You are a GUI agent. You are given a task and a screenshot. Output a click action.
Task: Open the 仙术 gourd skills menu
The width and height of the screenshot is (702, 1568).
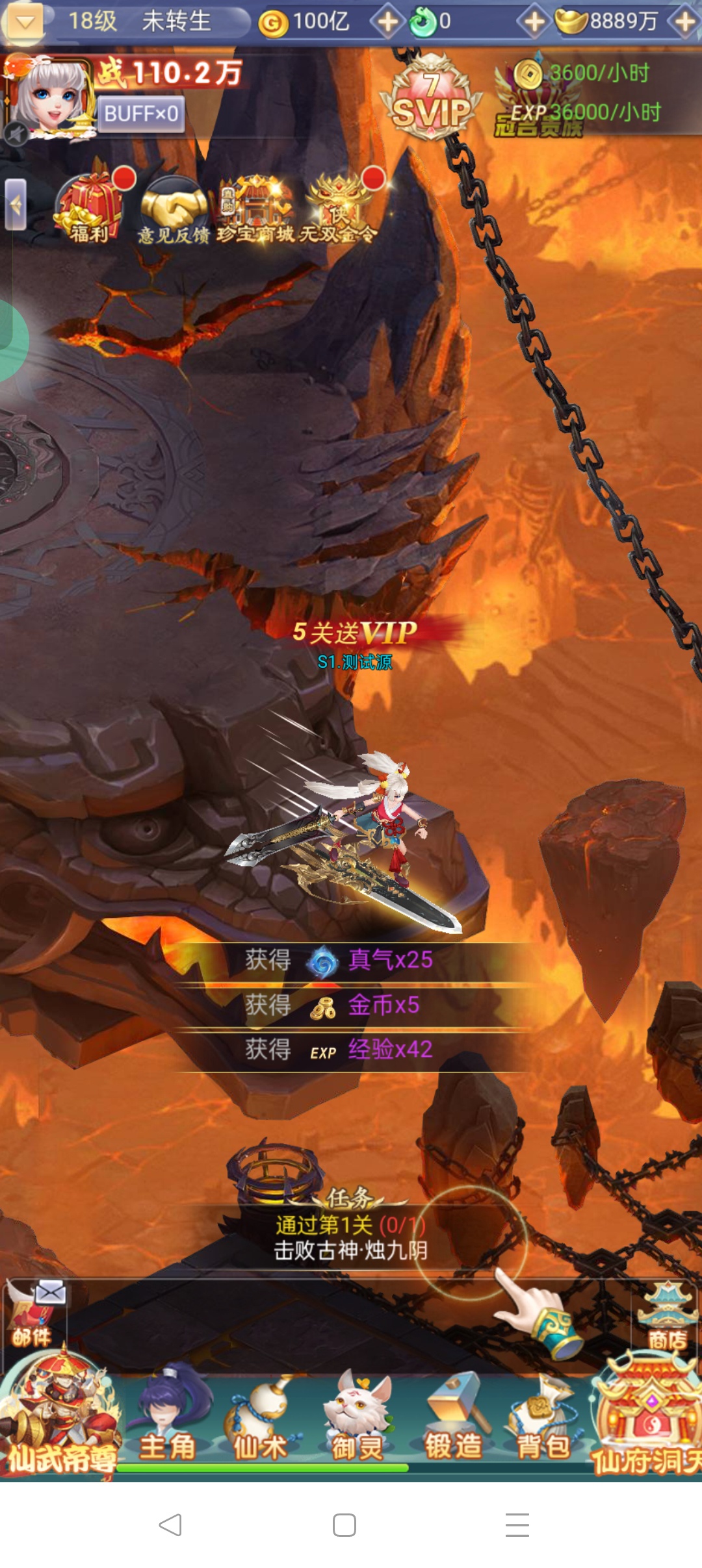[261, 1421]
